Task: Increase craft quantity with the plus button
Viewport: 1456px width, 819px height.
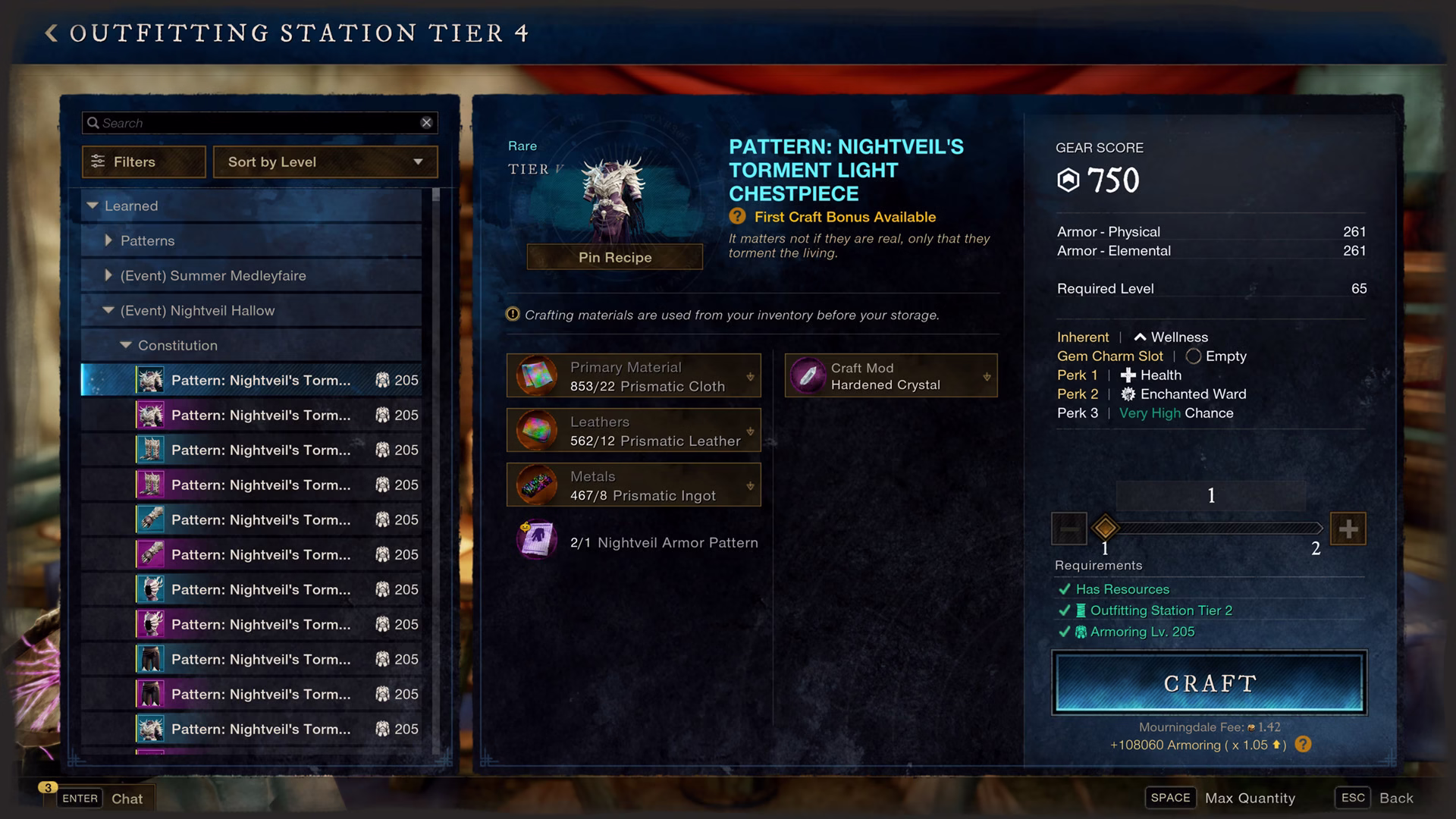Action: (1348, 529)
